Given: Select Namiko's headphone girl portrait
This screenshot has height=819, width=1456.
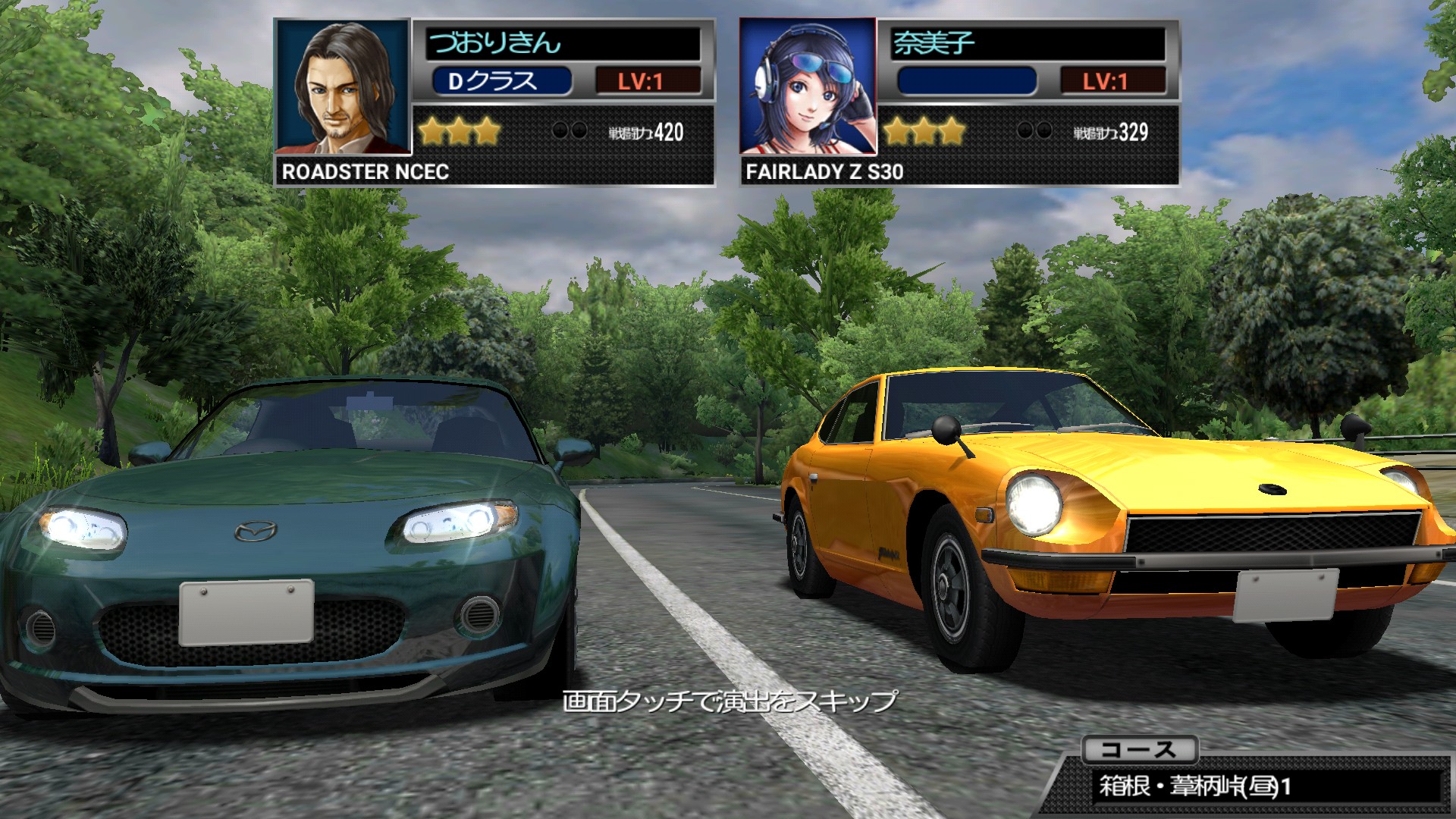Looking at the screenshot, I should tap(808, 87).
